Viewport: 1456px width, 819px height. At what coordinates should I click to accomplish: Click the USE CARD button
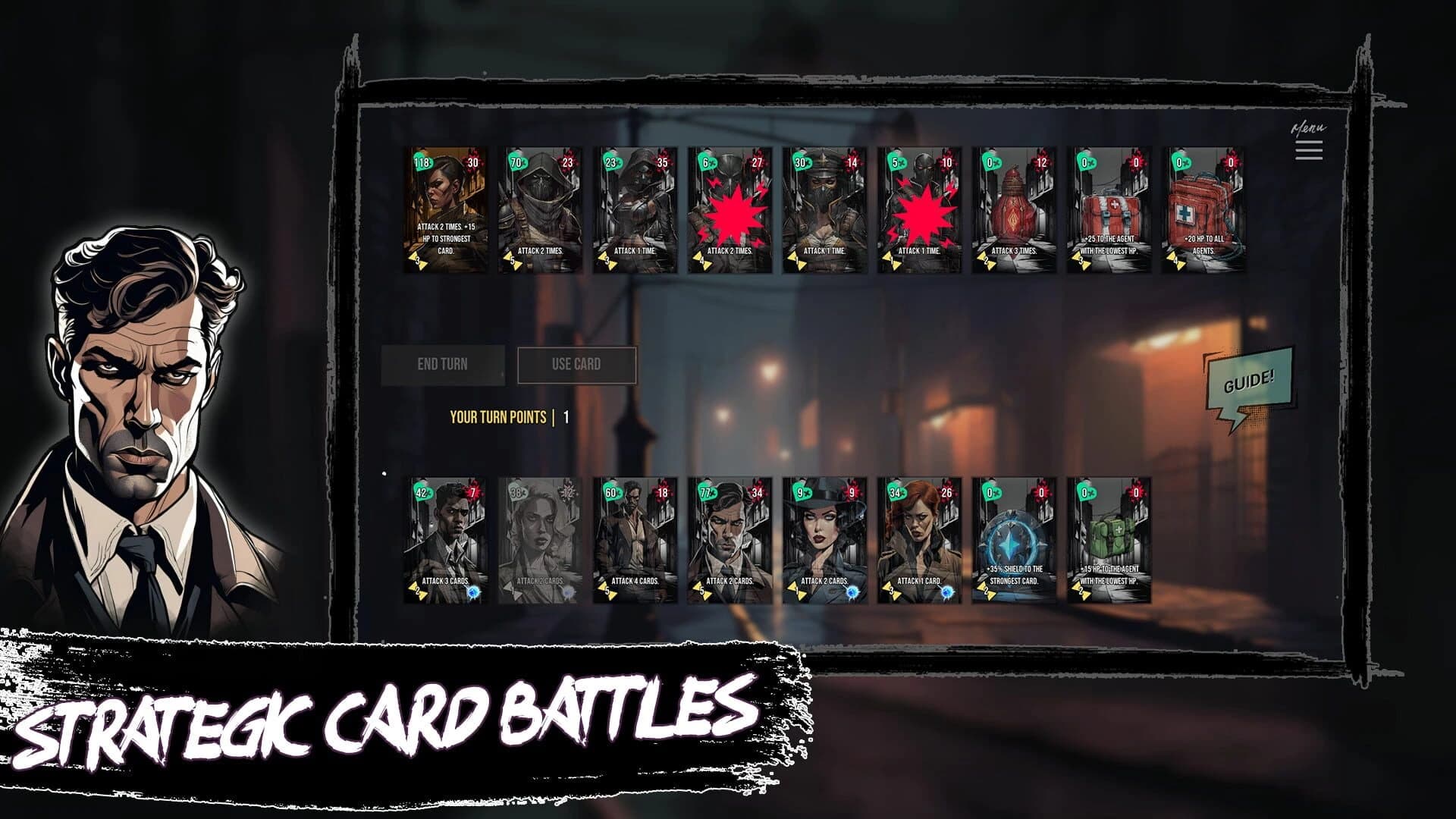(x=578, y=363)
